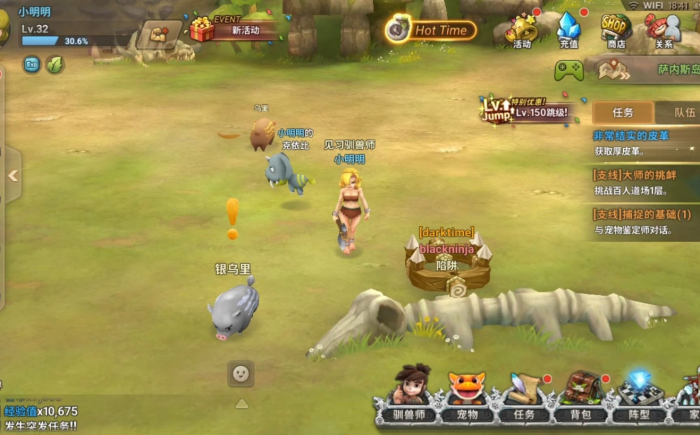Open the 充值 crystal recharge icon
Image resolution: width=700 pixels, height=435 pixels.
click(568, 30)
